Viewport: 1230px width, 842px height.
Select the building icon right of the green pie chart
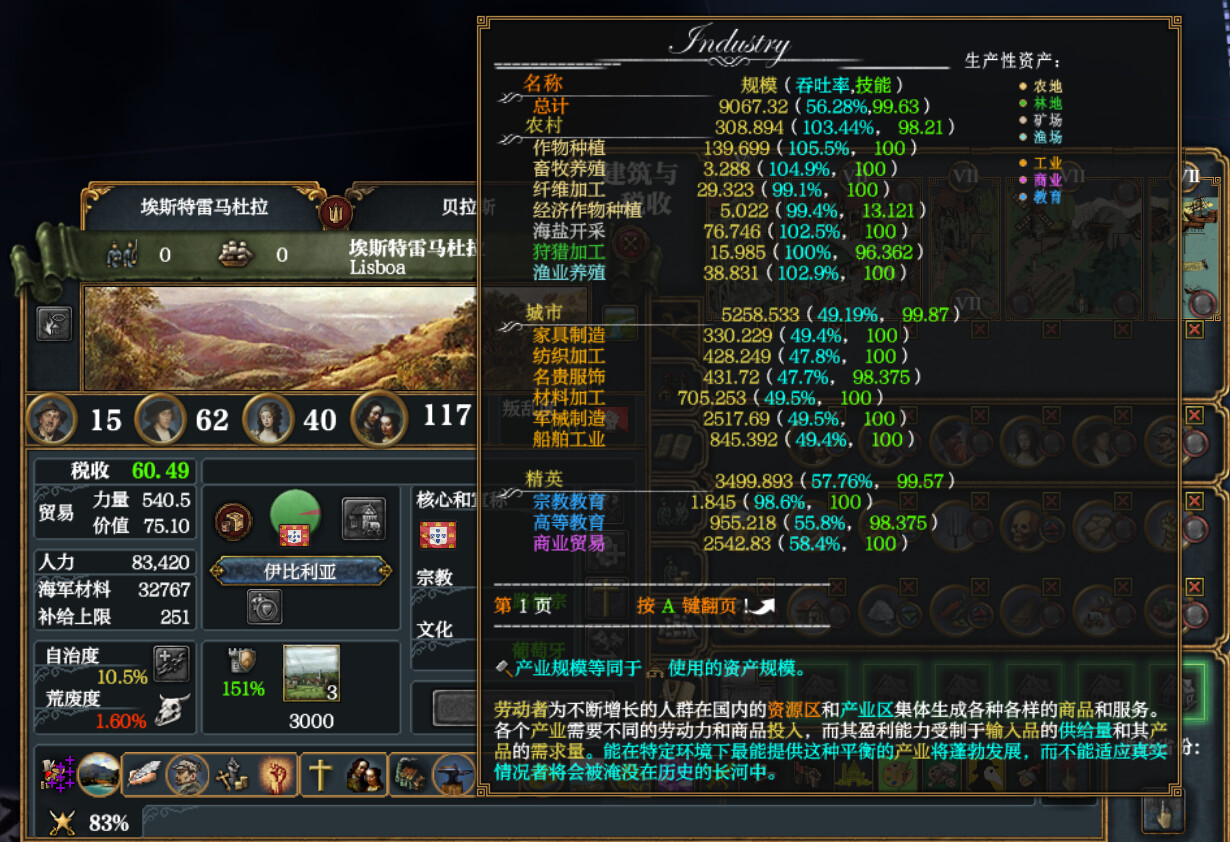[x=363, y=518]
